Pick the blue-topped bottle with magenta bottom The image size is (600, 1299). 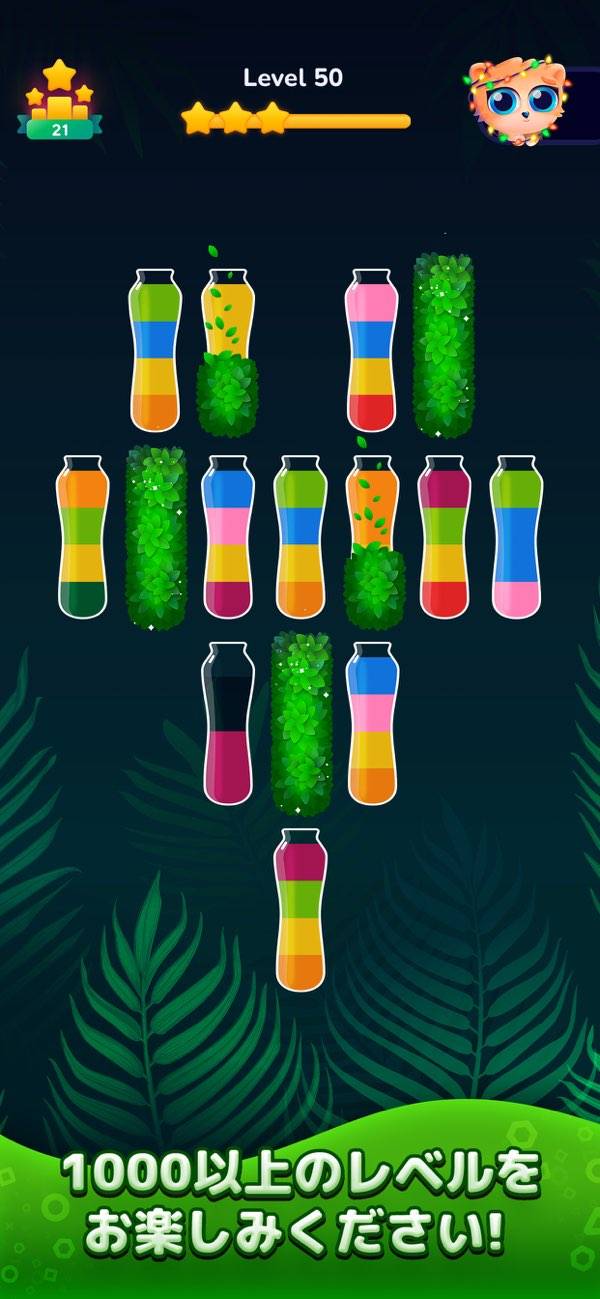click(228, 536)
